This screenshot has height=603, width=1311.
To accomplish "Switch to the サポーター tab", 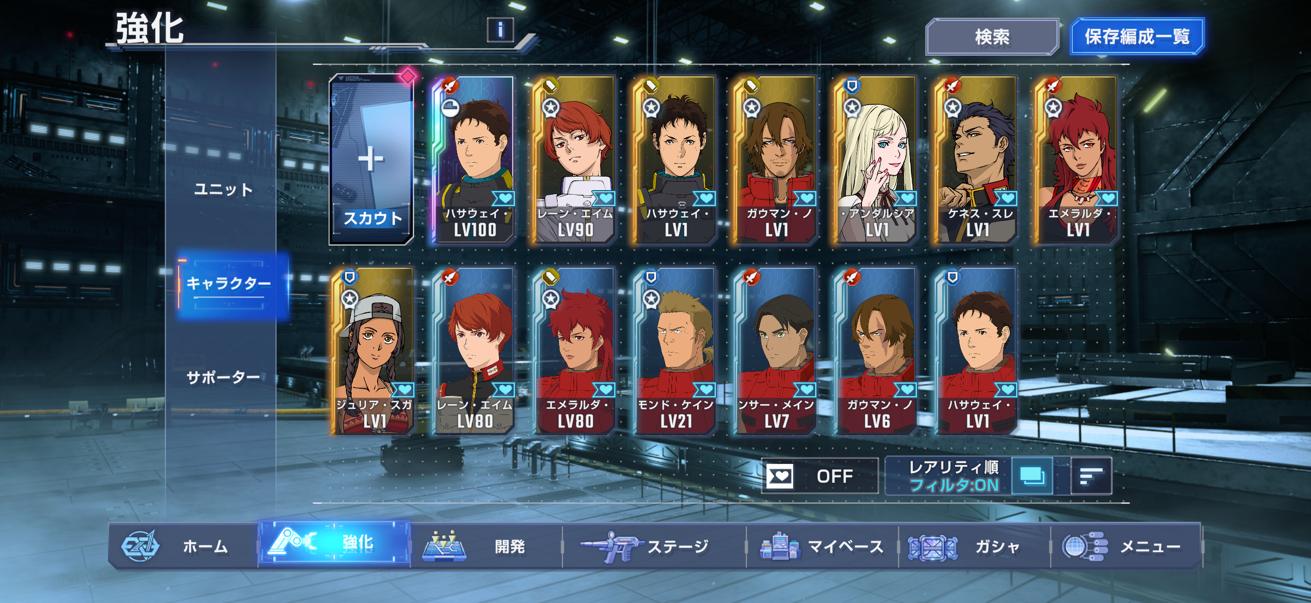I will pyautogui.click(x=223, y=377).
